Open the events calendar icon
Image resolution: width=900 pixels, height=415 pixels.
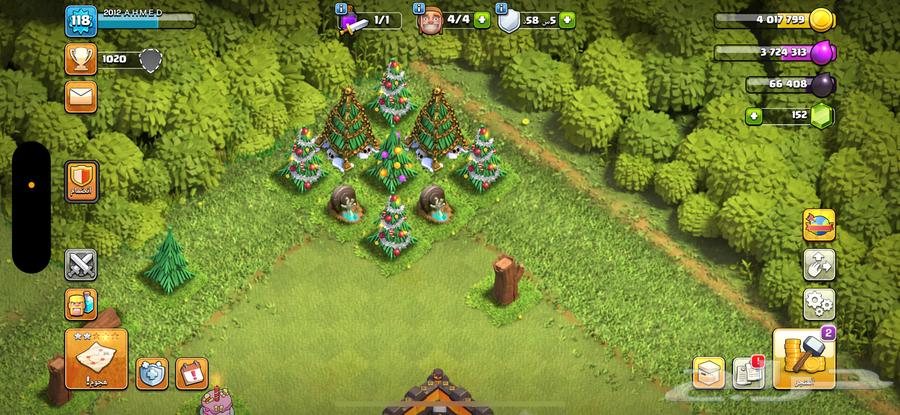[190, 374]
